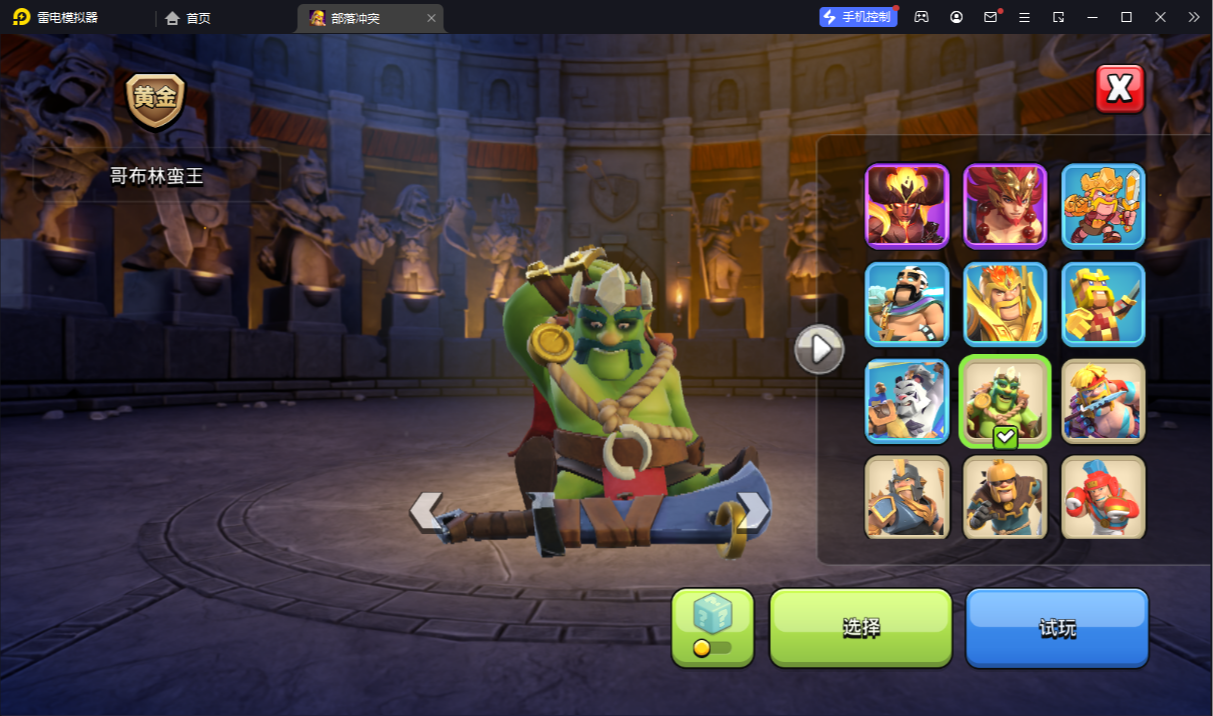Viewport: 1213px width, 716px height.
Task: Choose the king biting a sword skin
Action: [x=1103, y=401]
